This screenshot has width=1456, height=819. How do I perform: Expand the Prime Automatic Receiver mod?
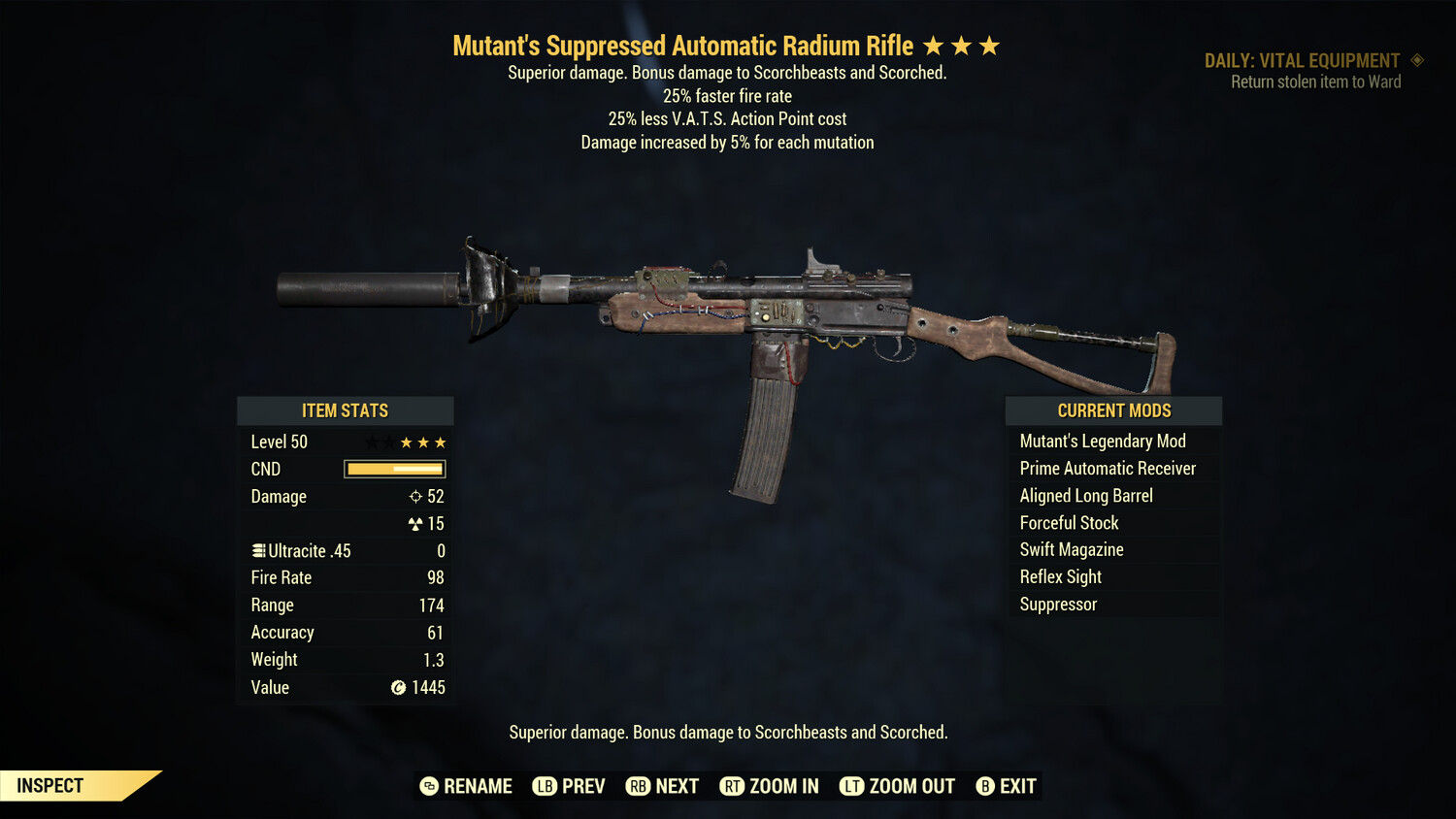point(1108,468)
